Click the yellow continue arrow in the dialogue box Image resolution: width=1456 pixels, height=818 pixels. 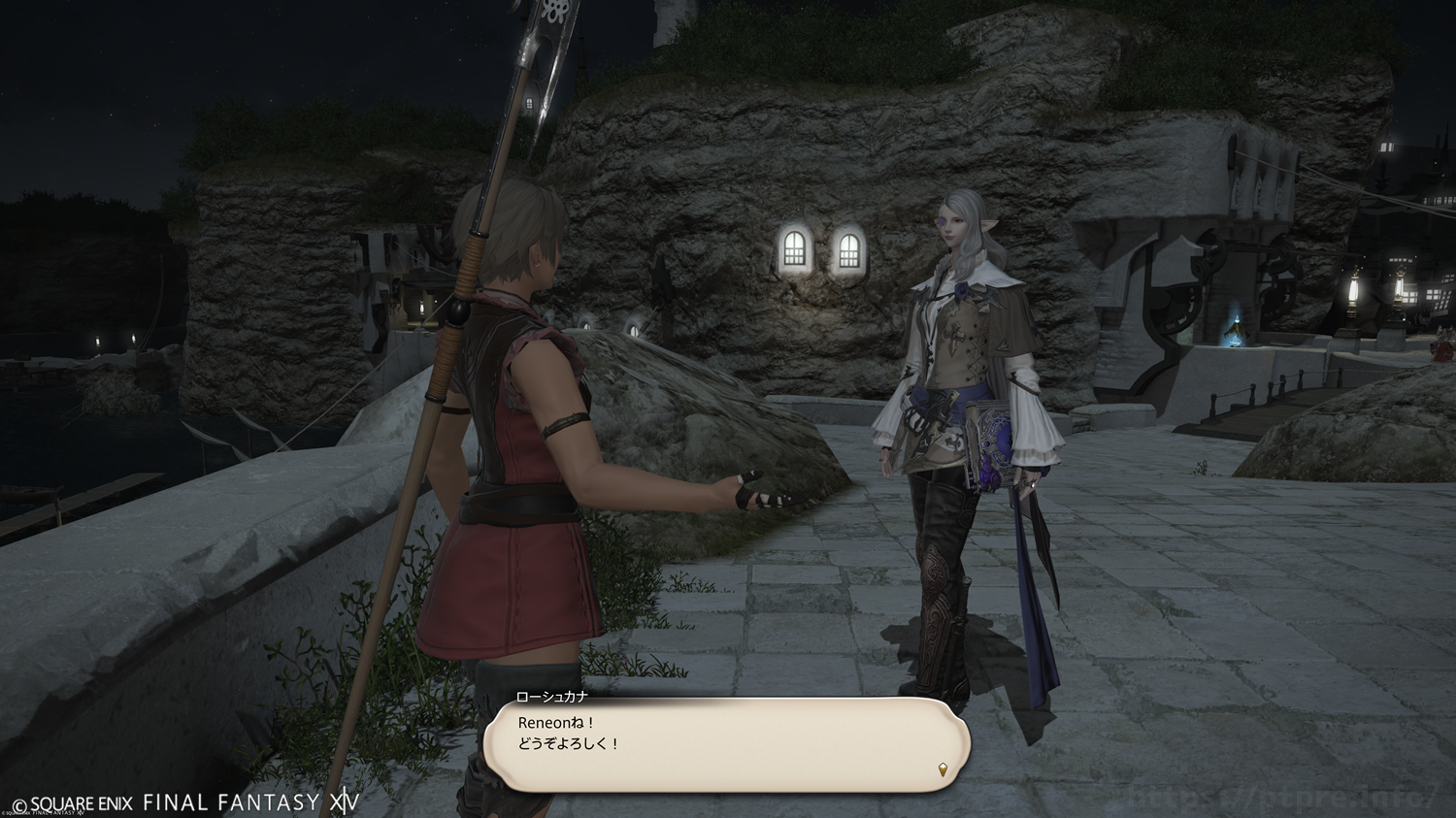click(x=942, y=770)
